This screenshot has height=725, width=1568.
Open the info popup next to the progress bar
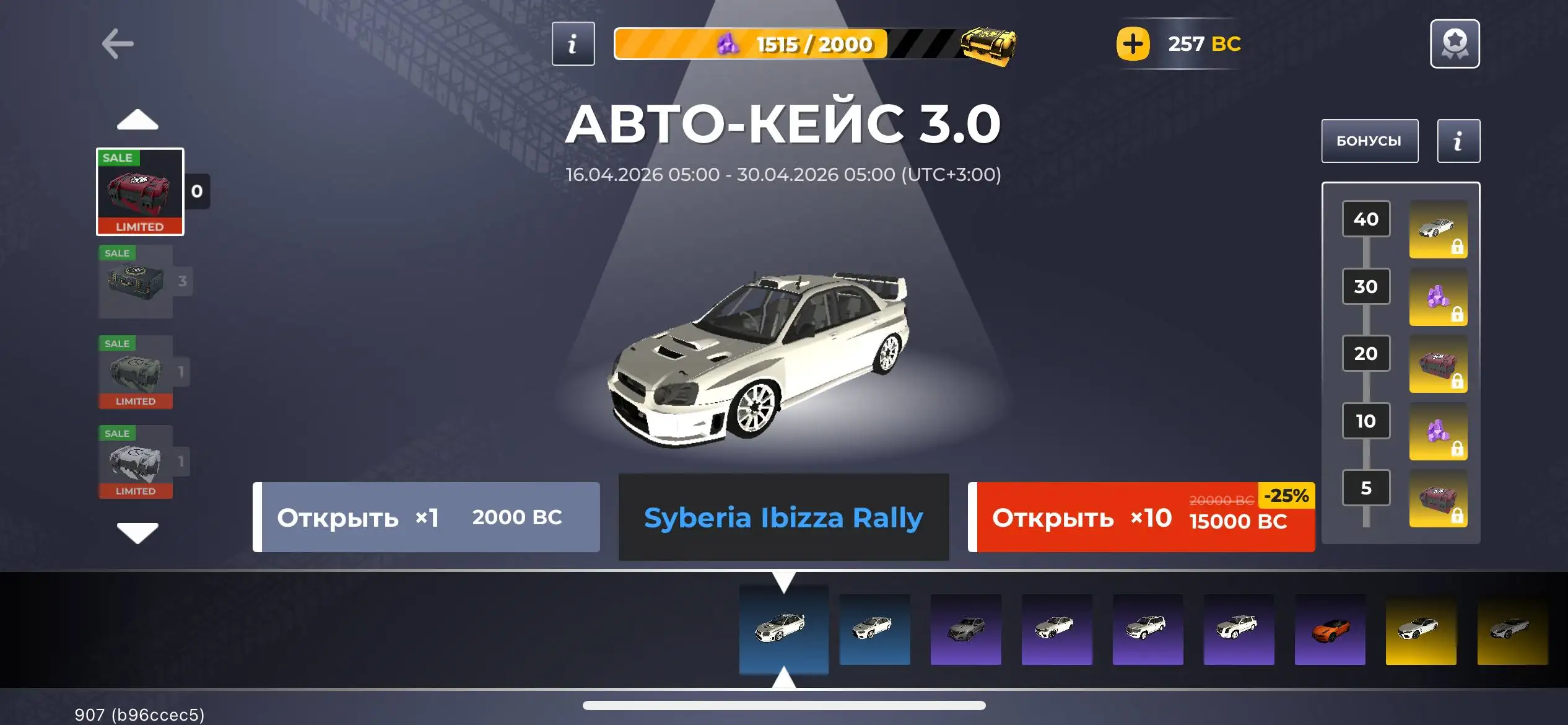pos(572,43)
